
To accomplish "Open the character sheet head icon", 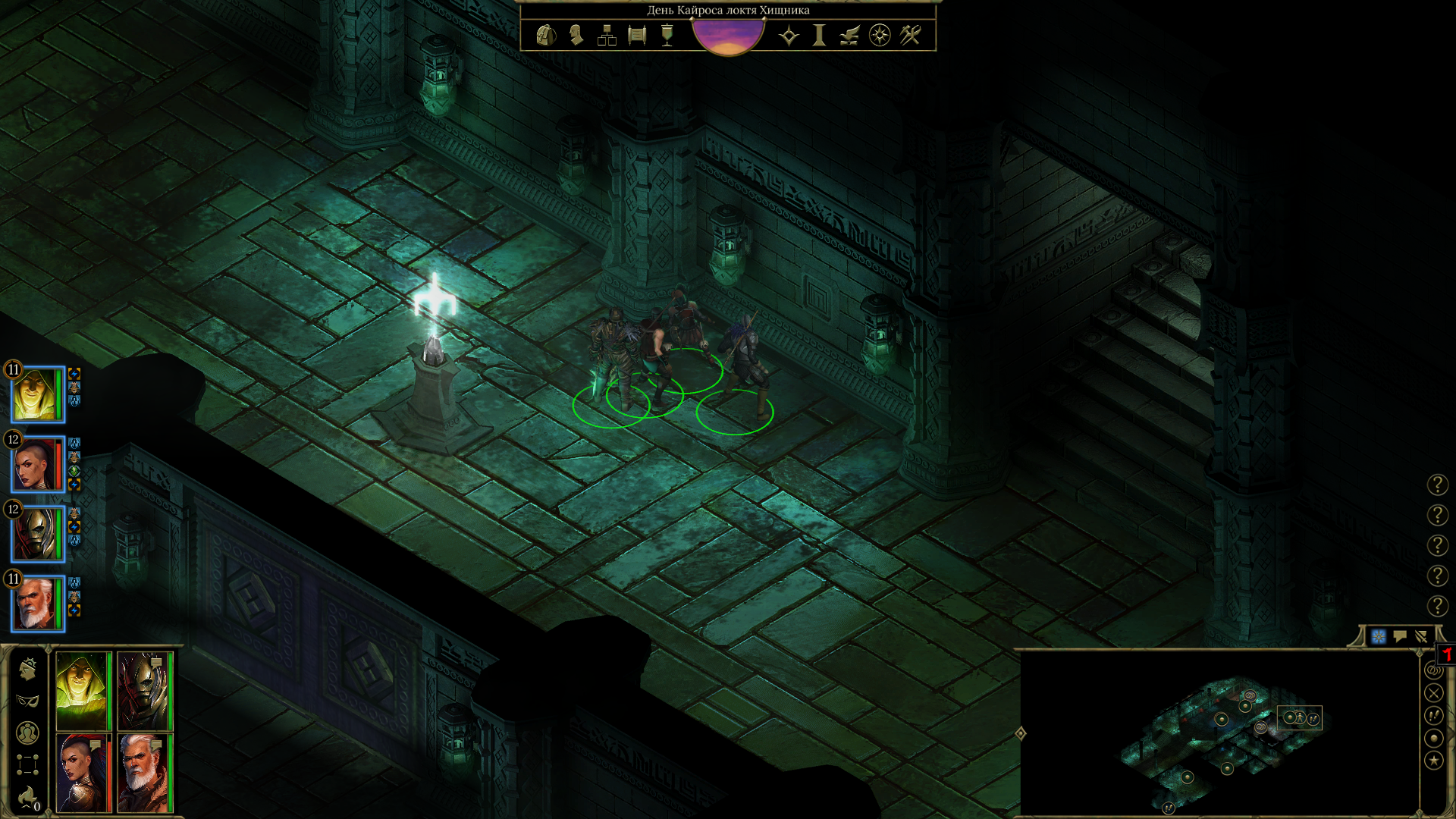I will pyautogui.click(x=576, y=36).
